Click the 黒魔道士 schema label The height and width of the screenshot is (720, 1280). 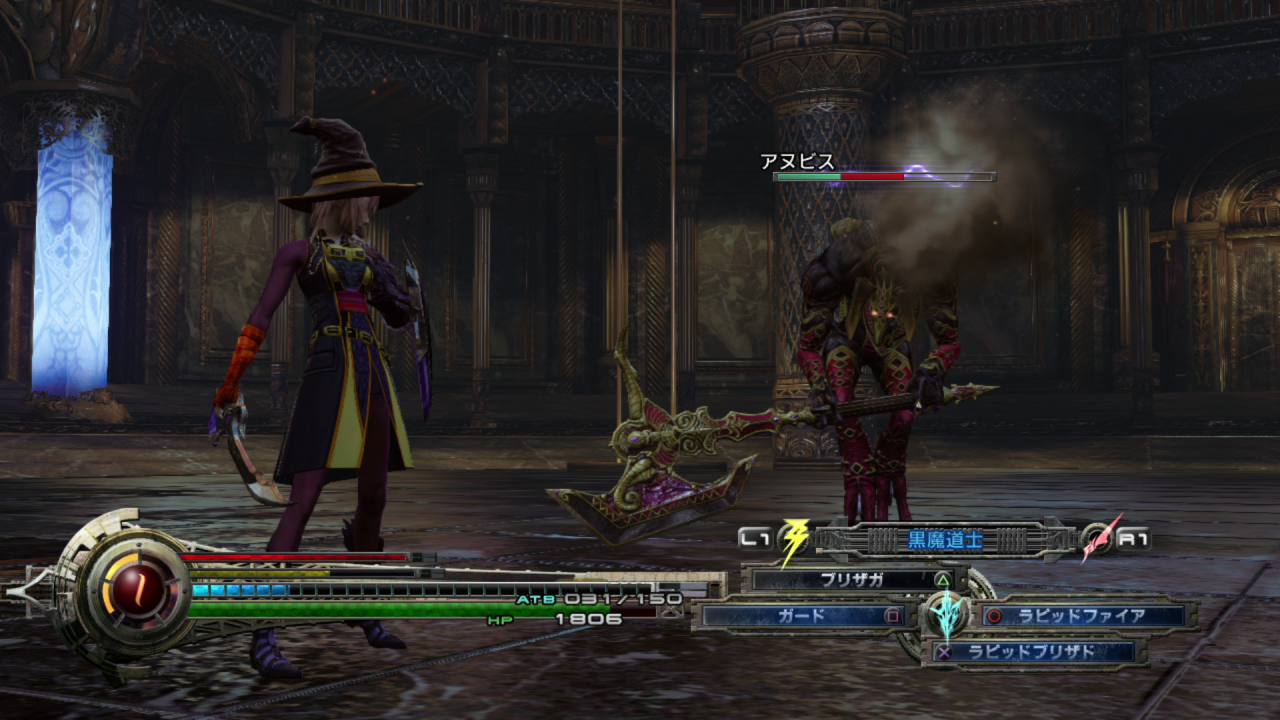click(x=945, y=540)
